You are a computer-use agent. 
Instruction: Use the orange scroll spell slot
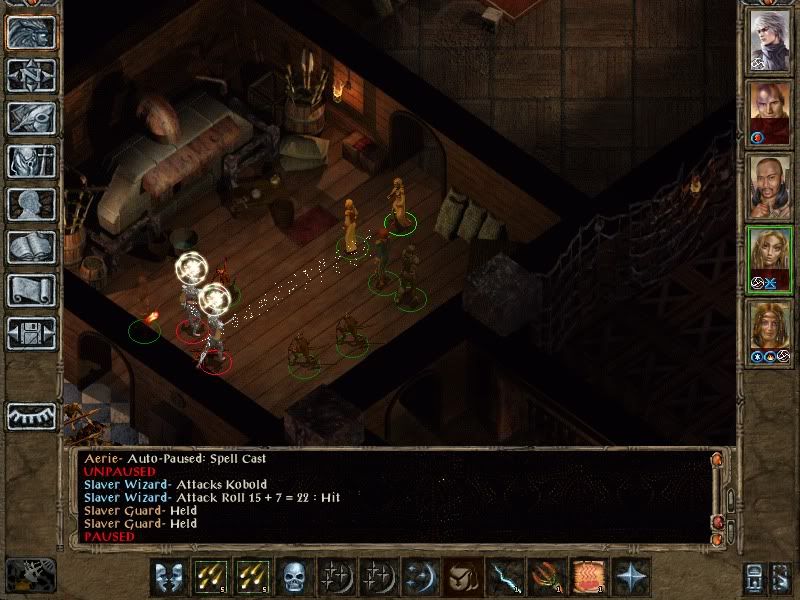pos(587,577)
